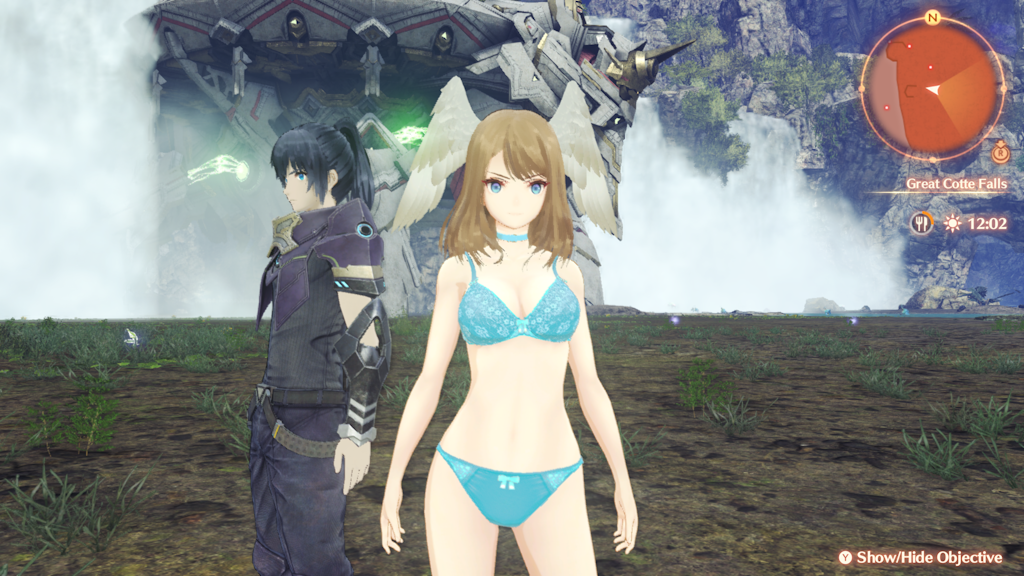Click the white player arrow on the minimap

click(x=934, y=90)
